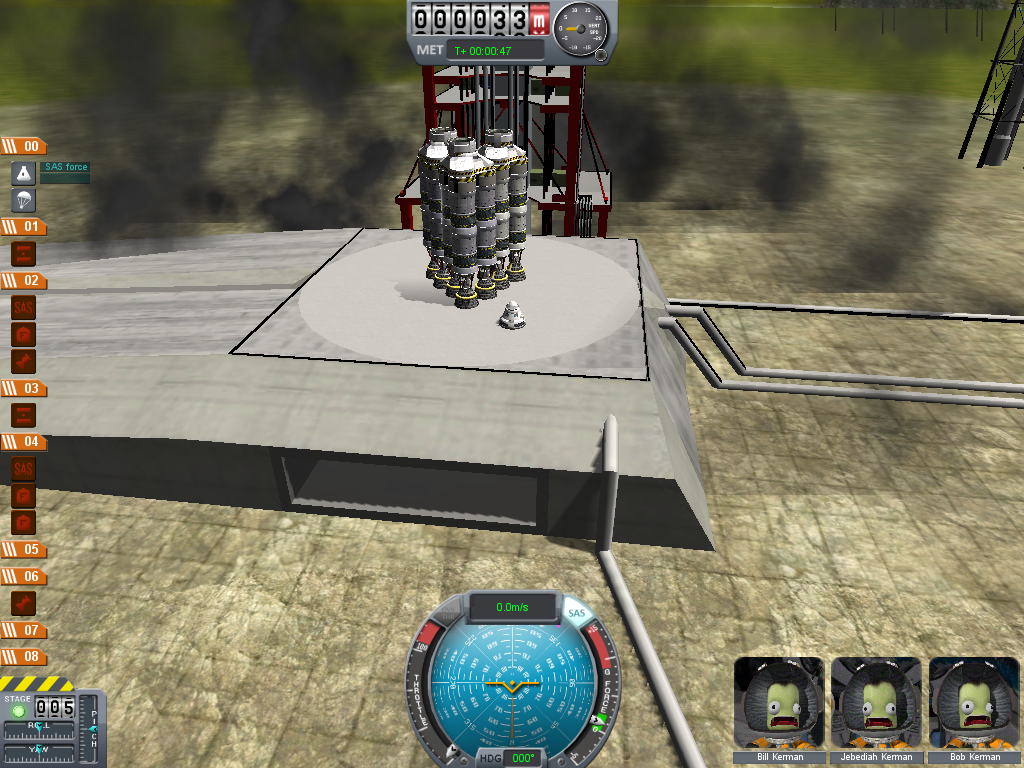Screen dimensions: 1024x768
Task: Click the SAS module icon in stage 02
Action: pyautogui.click(x=24, y=307)
